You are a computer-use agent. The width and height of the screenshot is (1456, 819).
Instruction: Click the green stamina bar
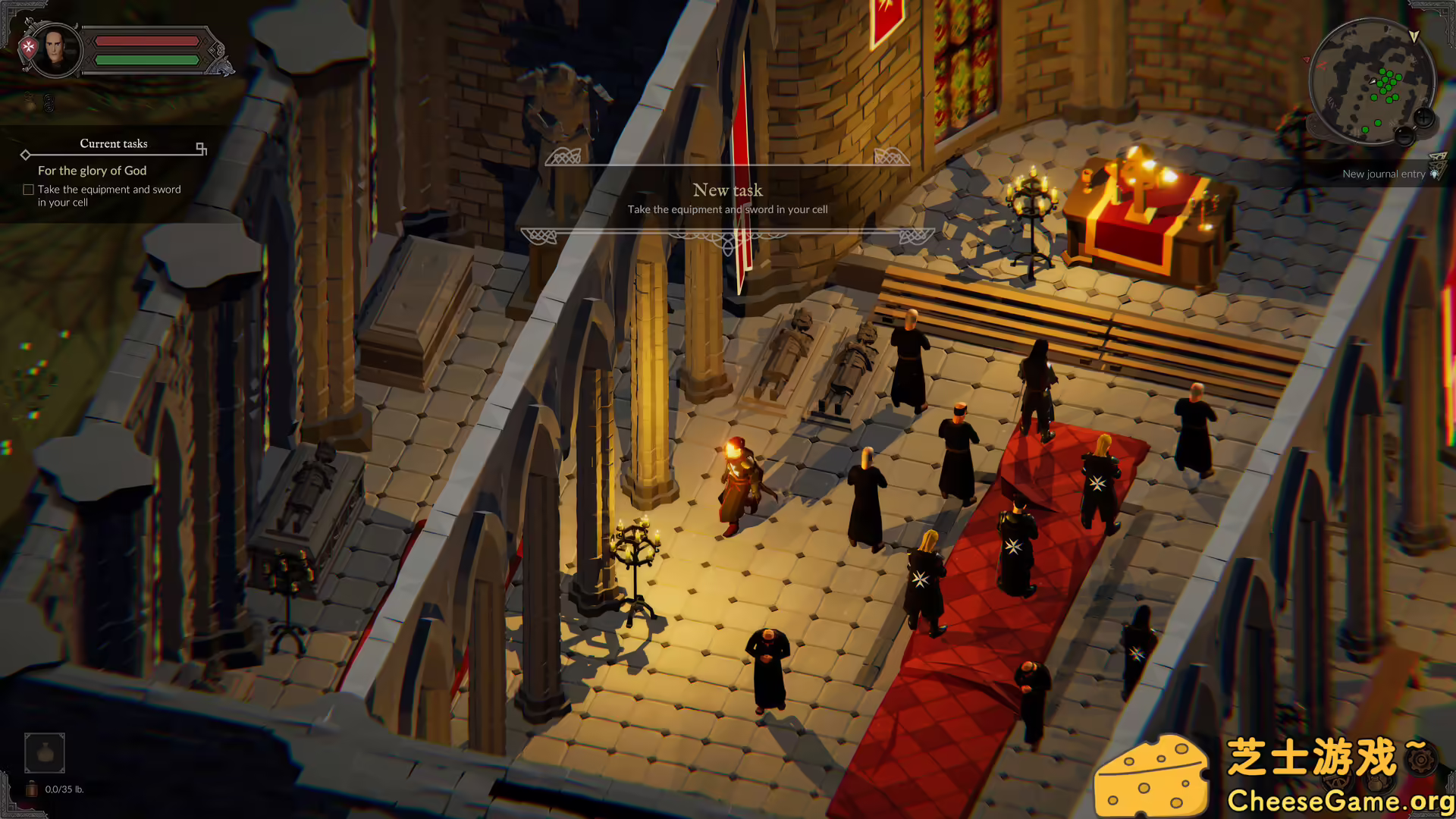pos(147,58)
